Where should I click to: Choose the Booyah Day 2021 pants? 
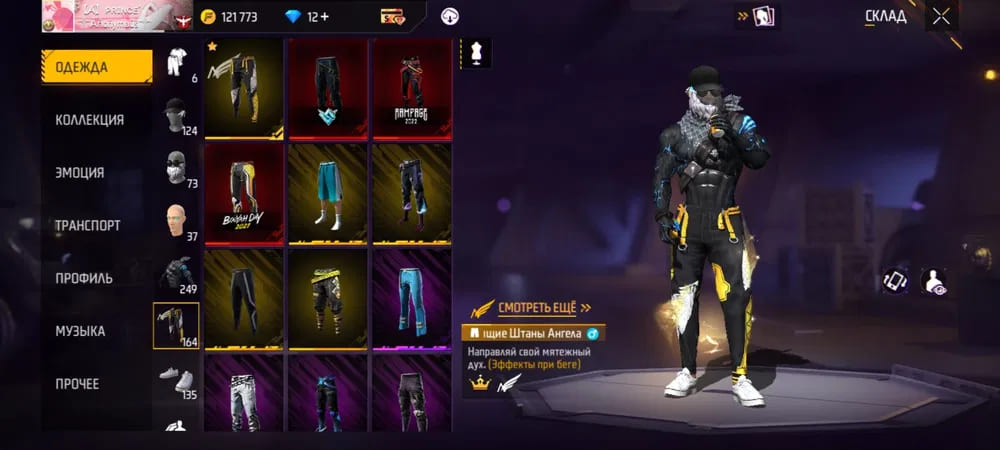(244, 193)
